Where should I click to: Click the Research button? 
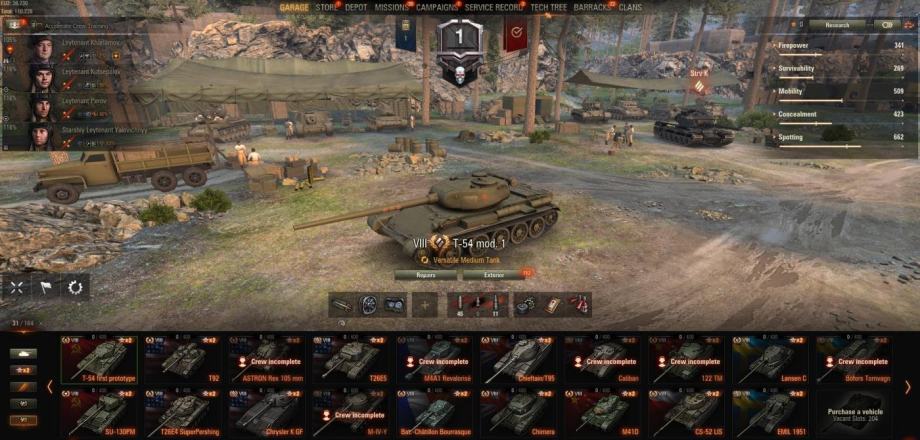point(837,24)
